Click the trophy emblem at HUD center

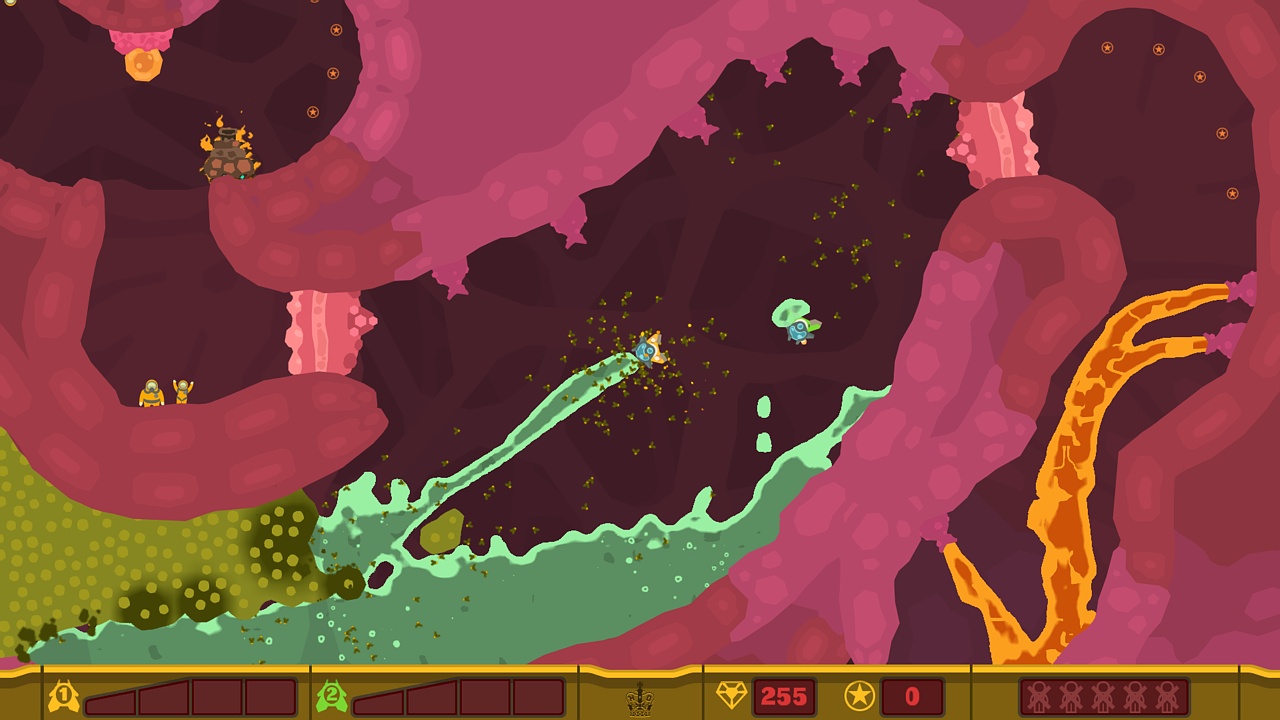click(x=637, y=700)
